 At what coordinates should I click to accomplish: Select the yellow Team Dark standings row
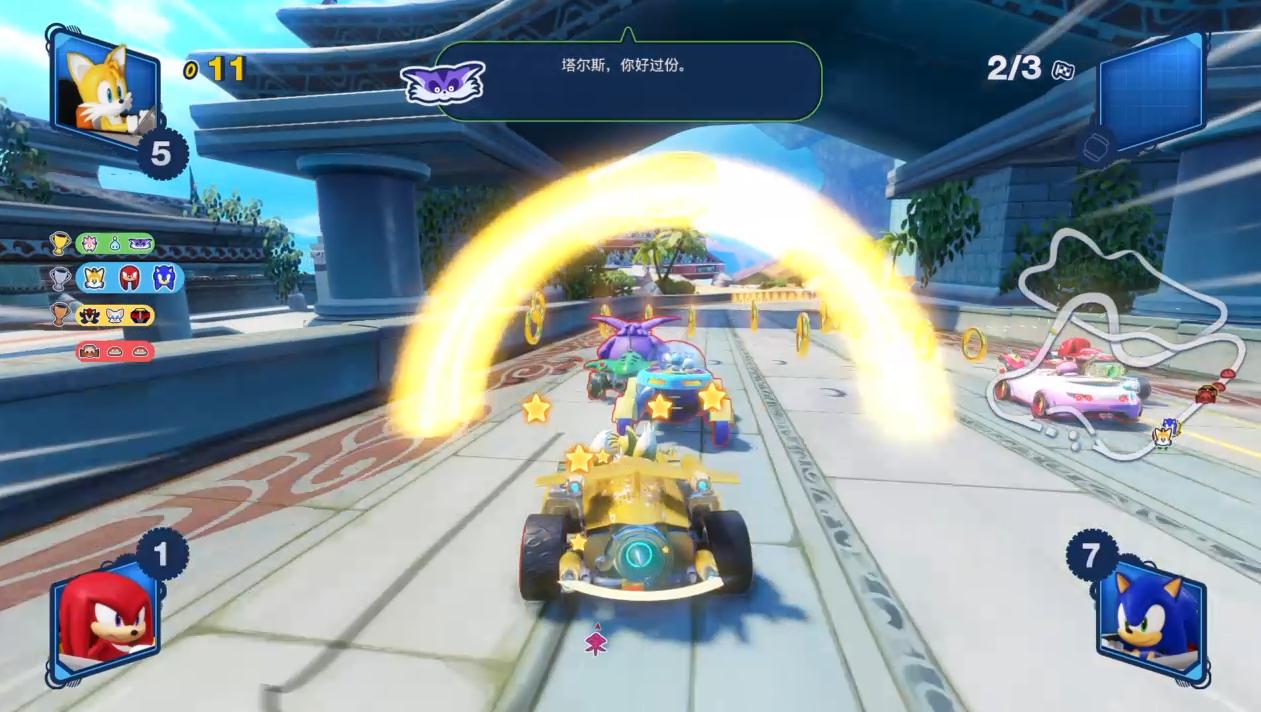116,315
